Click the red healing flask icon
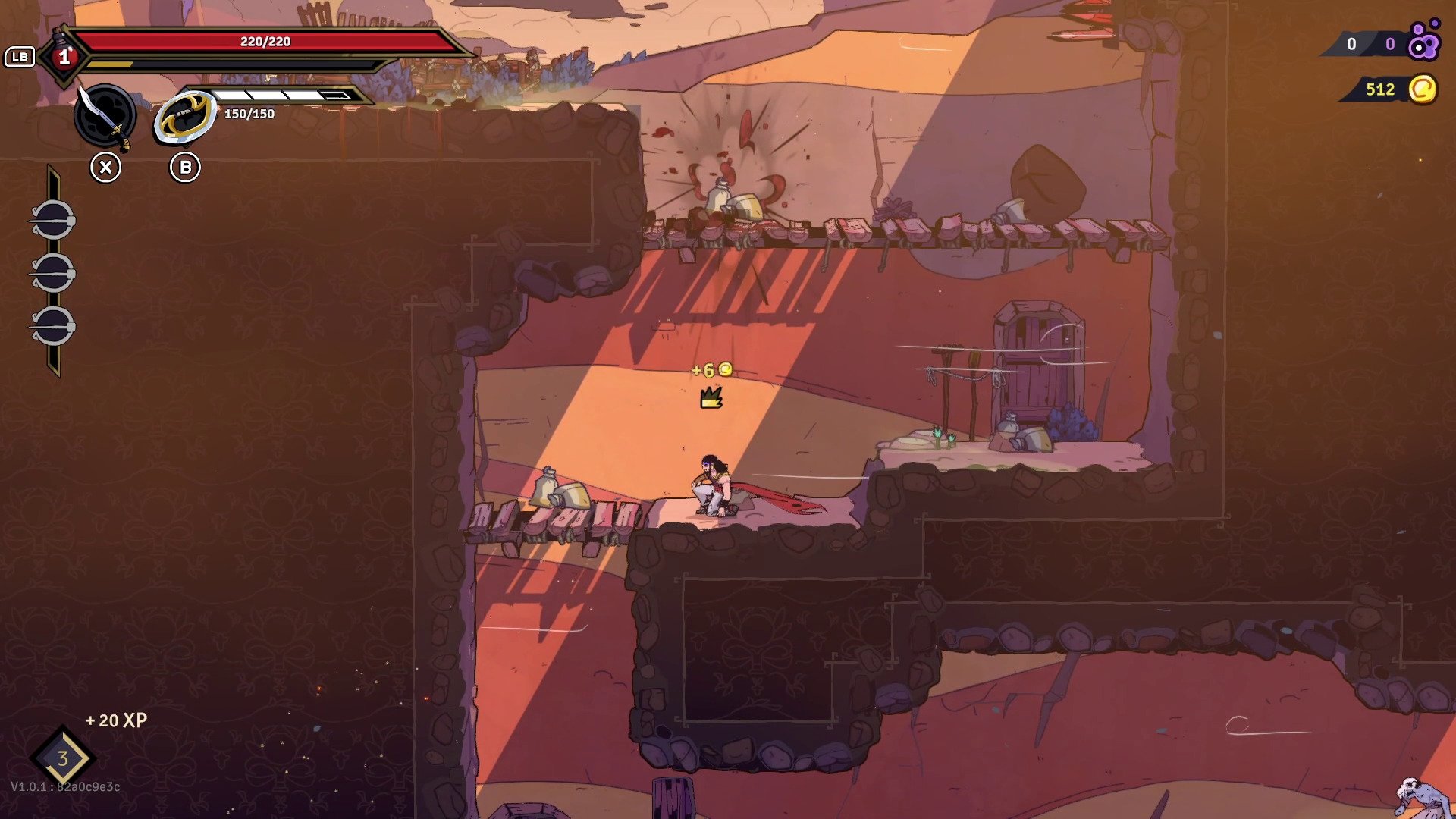The height and width of the screenshot is (819, 1456). pyautogui.click(x=64, y=56)
